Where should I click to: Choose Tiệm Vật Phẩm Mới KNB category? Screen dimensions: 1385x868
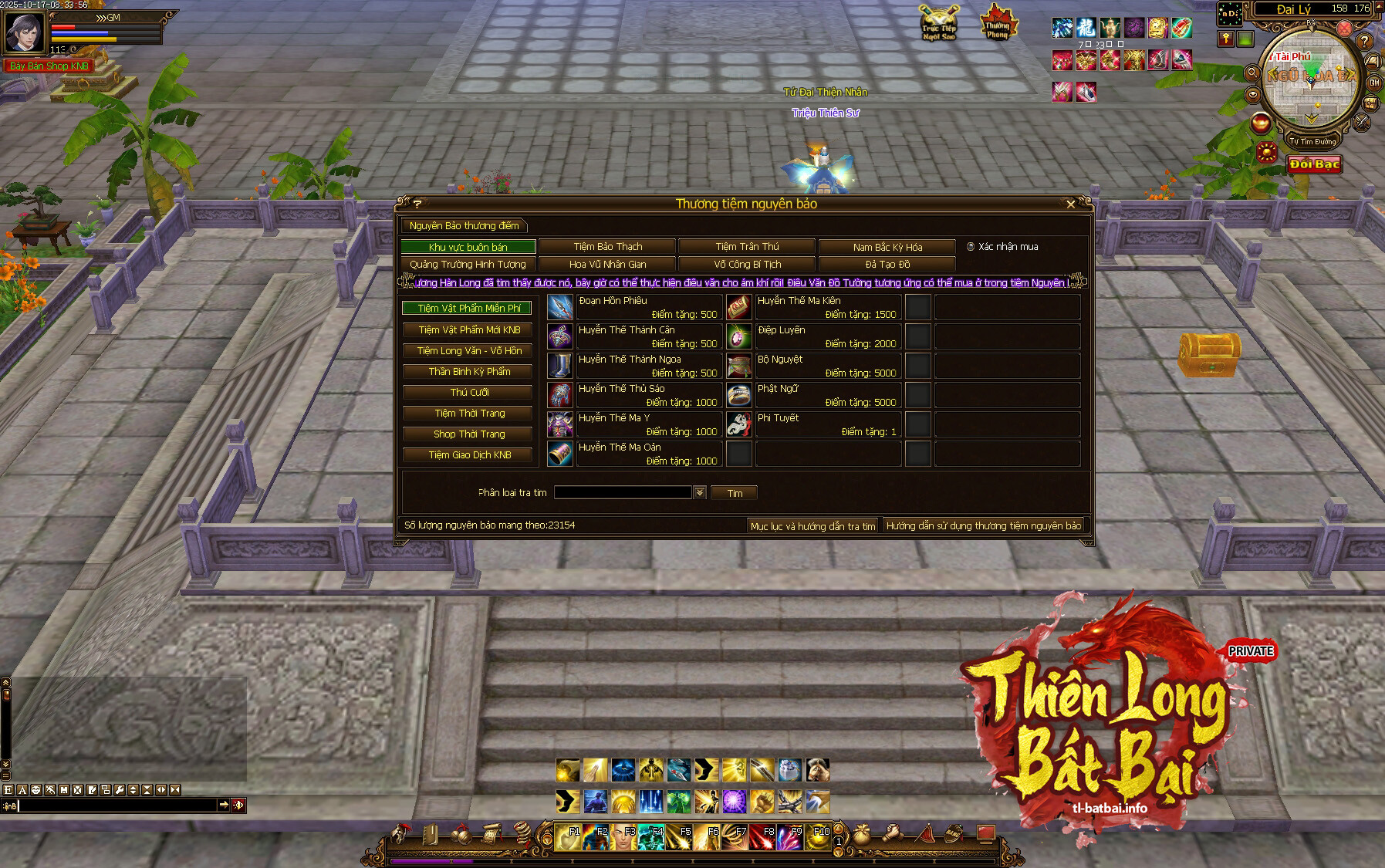469,329
